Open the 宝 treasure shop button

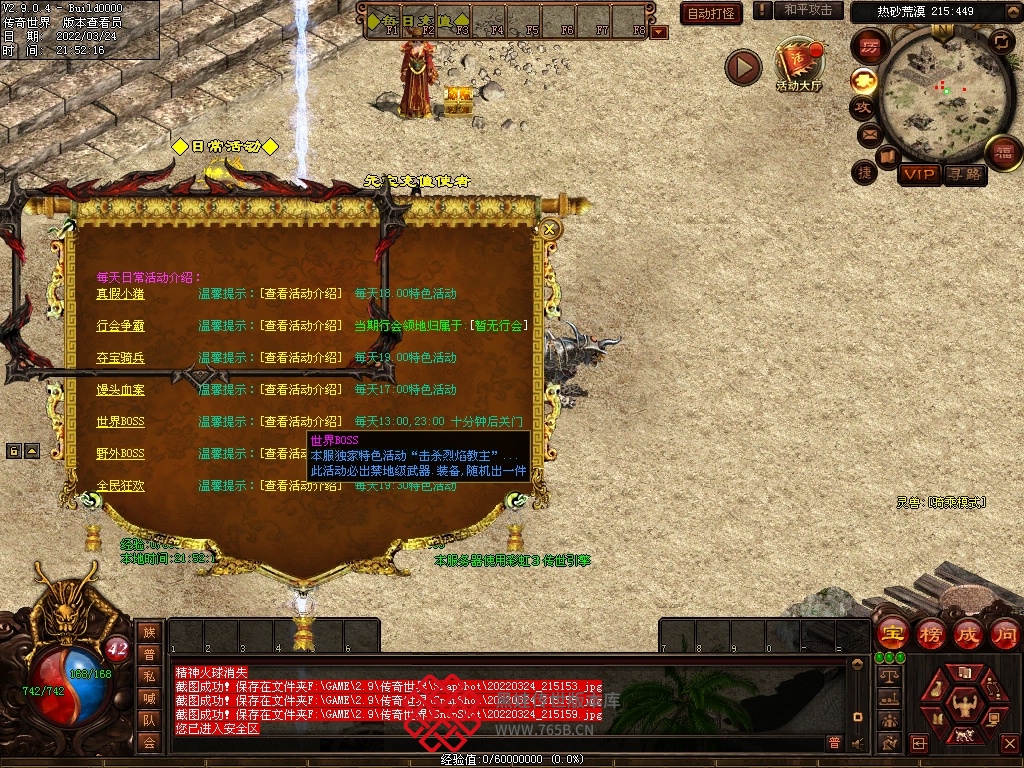coord(892,634)
